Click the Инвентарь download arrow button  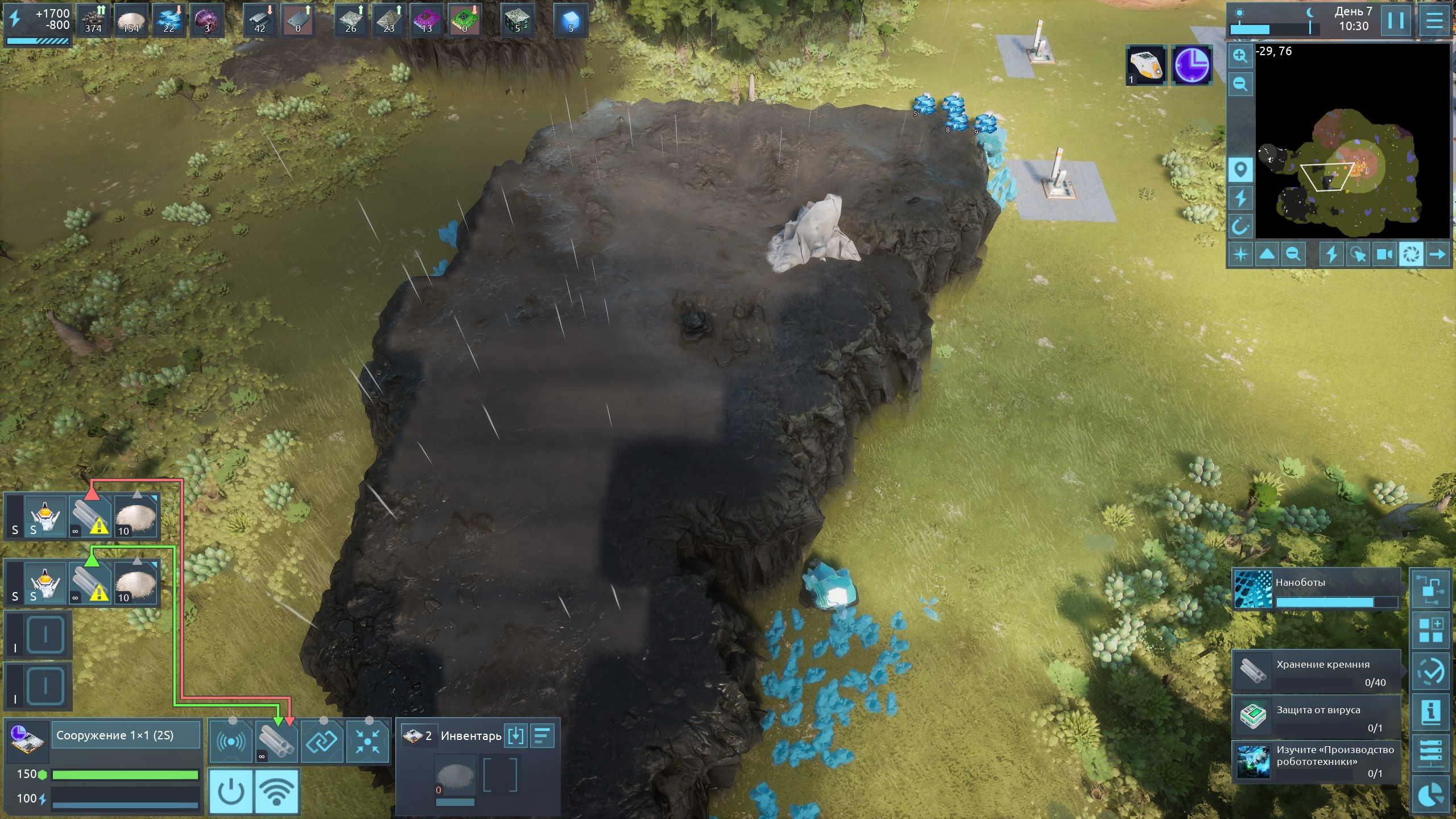(x=515, y=735)
